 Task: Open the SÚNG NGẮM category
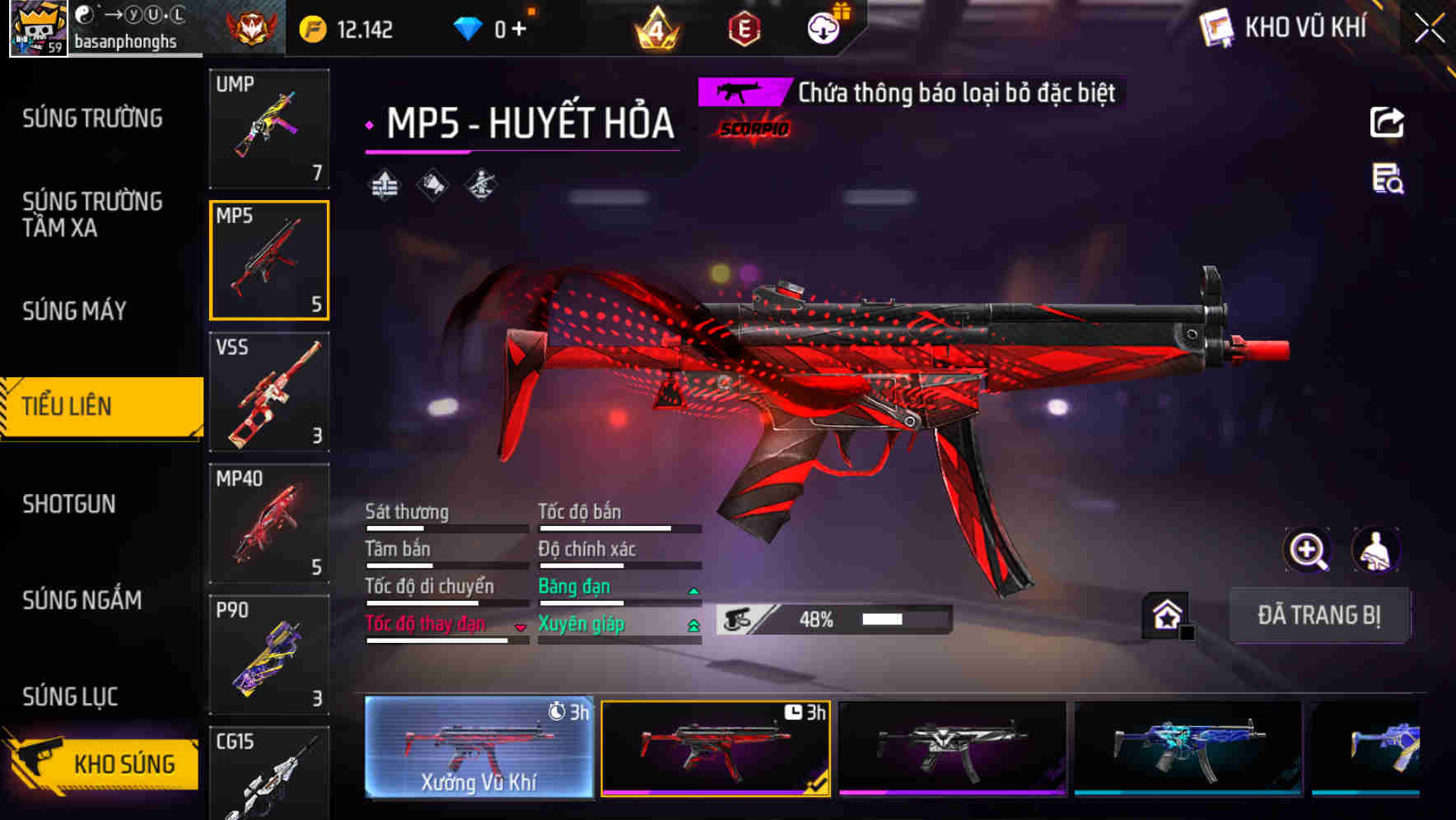(79, 600)
